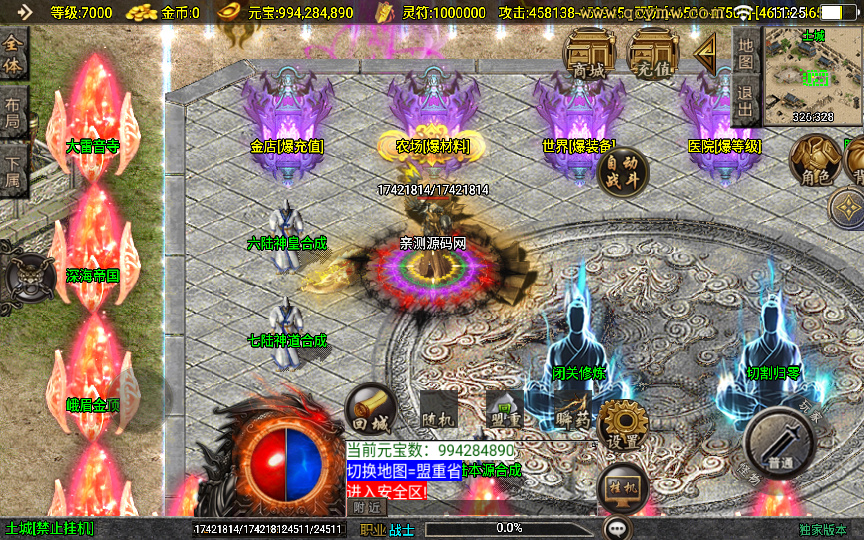Image resolution: width=864 pixels, height=540 pixels.
Task: Open the chat bubble icon
Action: pyautogui.click(x=617, y=527)
